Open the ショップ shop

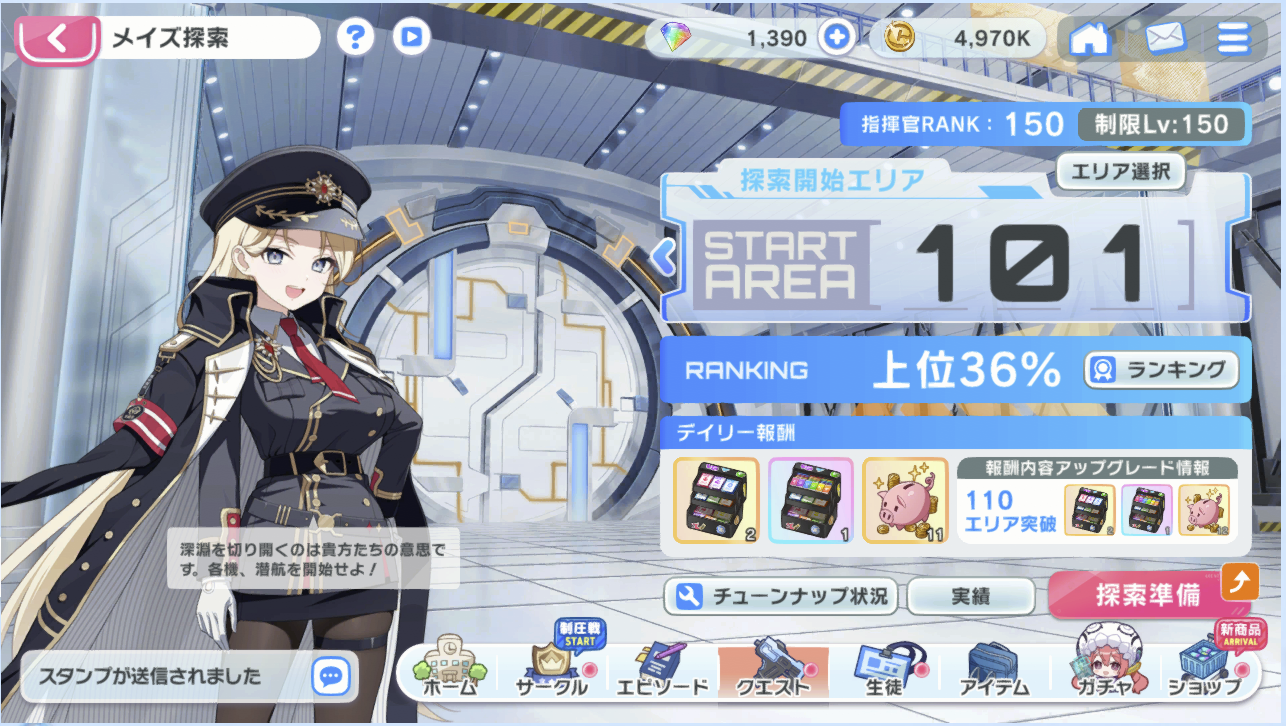coord(1204,670)
